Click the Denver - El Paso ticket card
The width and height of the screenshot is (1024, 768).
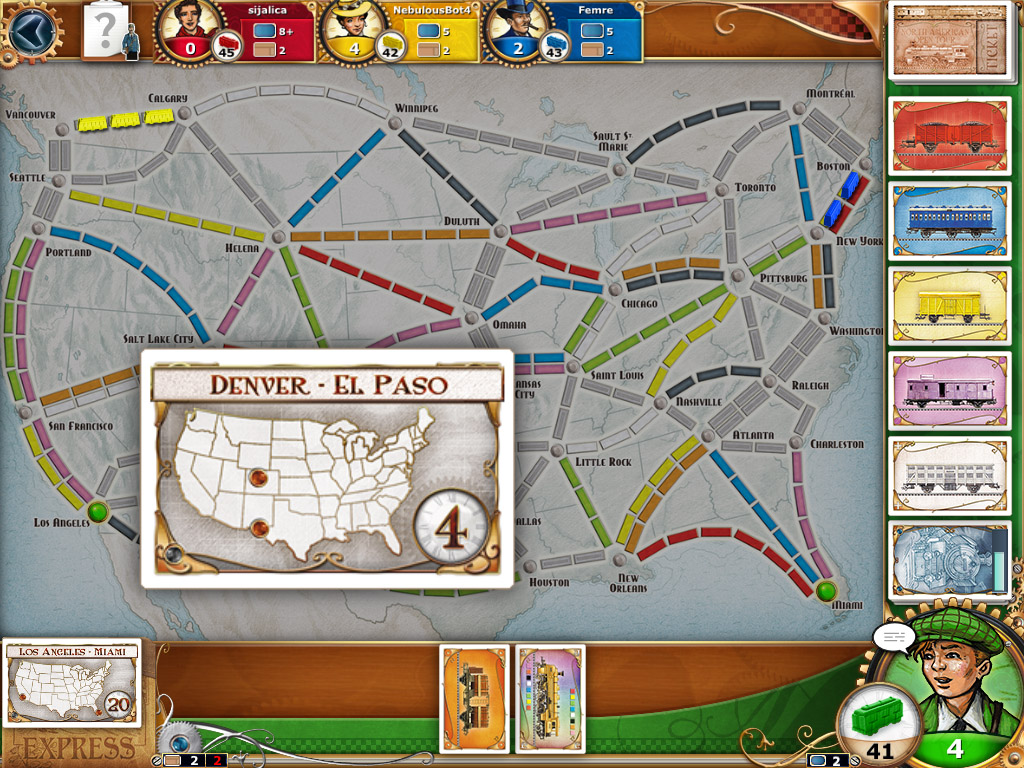click(x=326, y=468)
